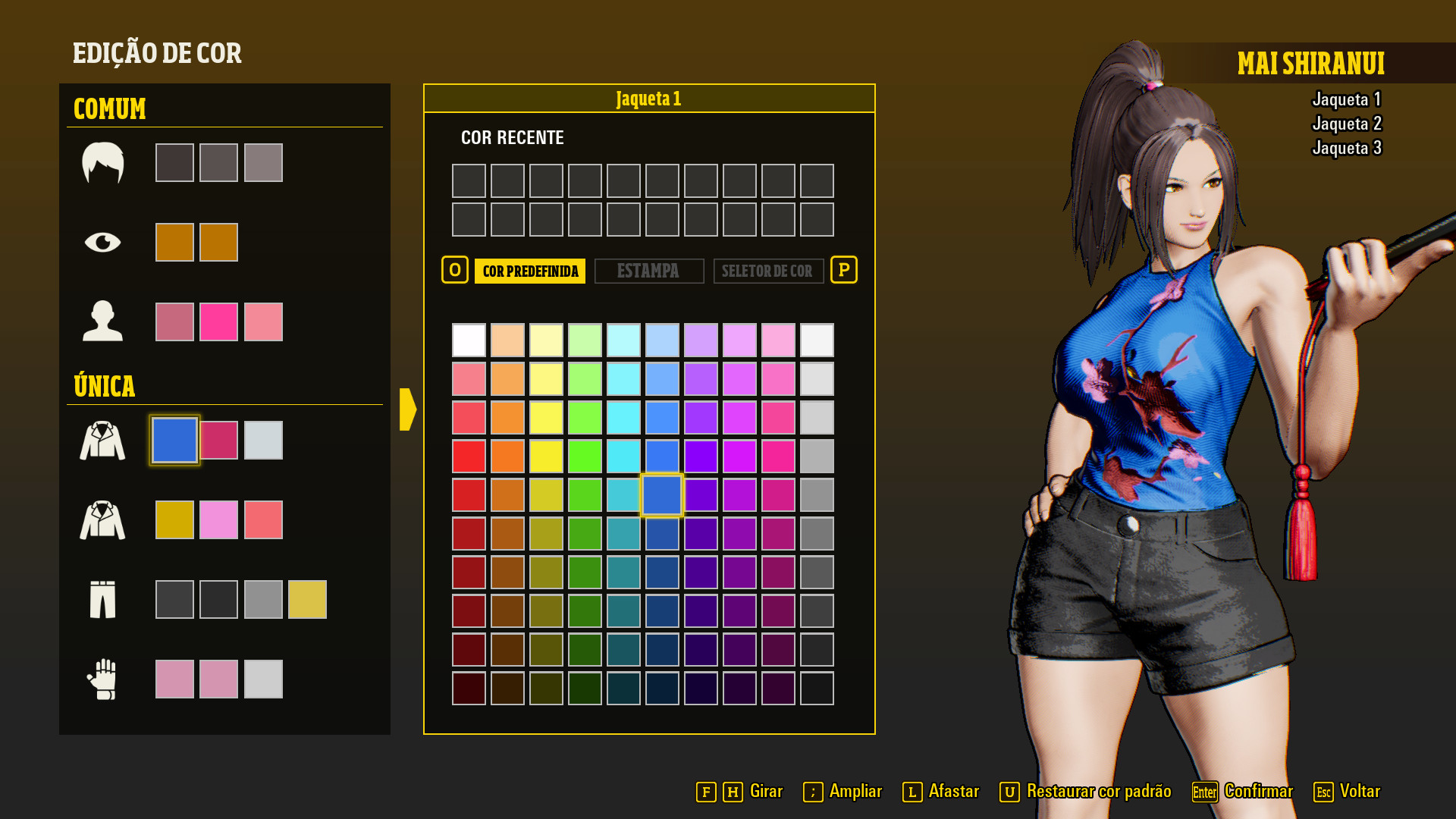The image size is (1456, 819).
Task: Select the hair color icon
Action: click(105, 162)
